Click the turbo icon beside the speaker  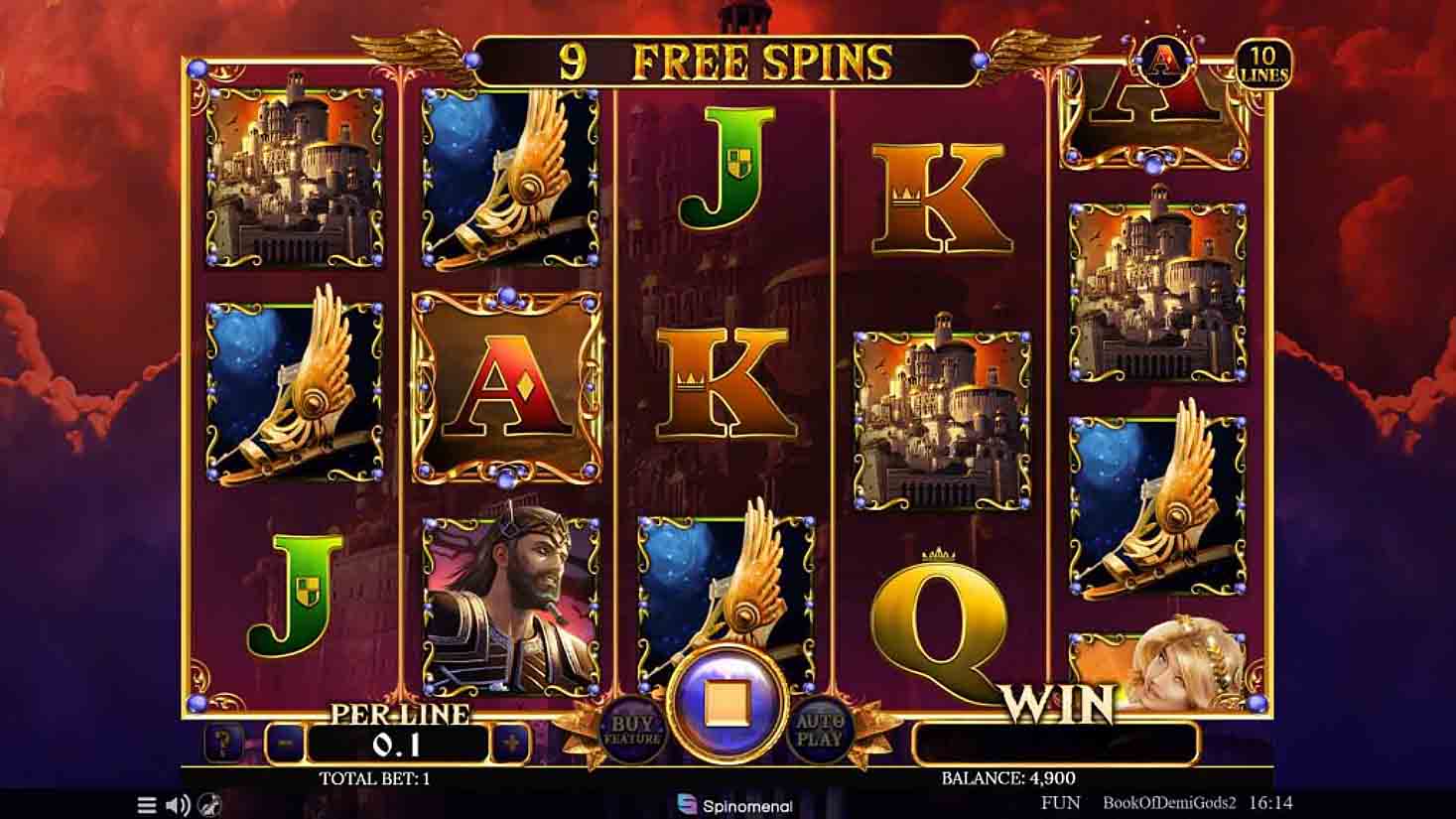point(209,804)
